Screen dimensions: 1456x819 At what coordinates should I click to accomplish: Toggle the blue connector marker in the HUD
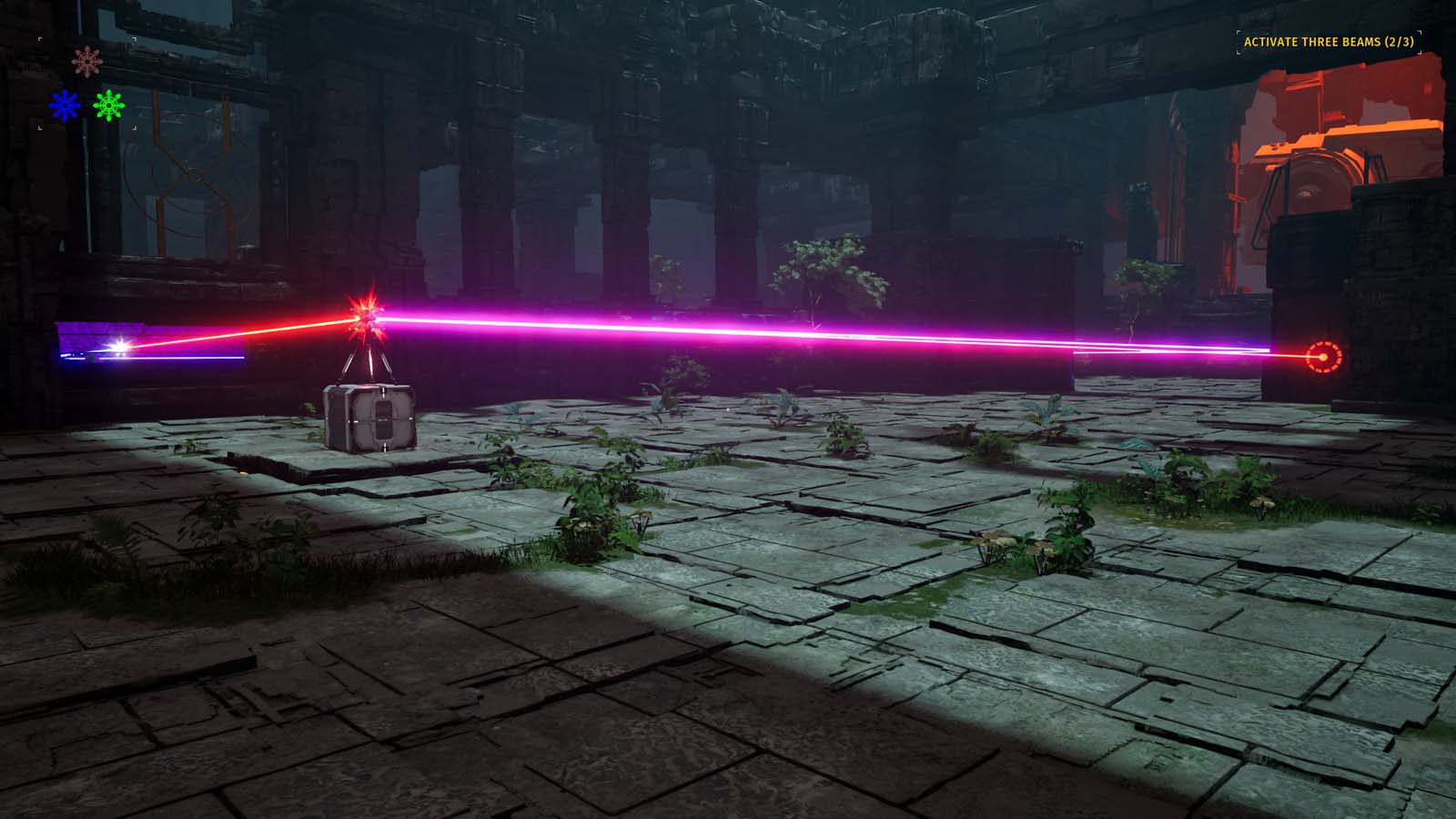[65, 105]
